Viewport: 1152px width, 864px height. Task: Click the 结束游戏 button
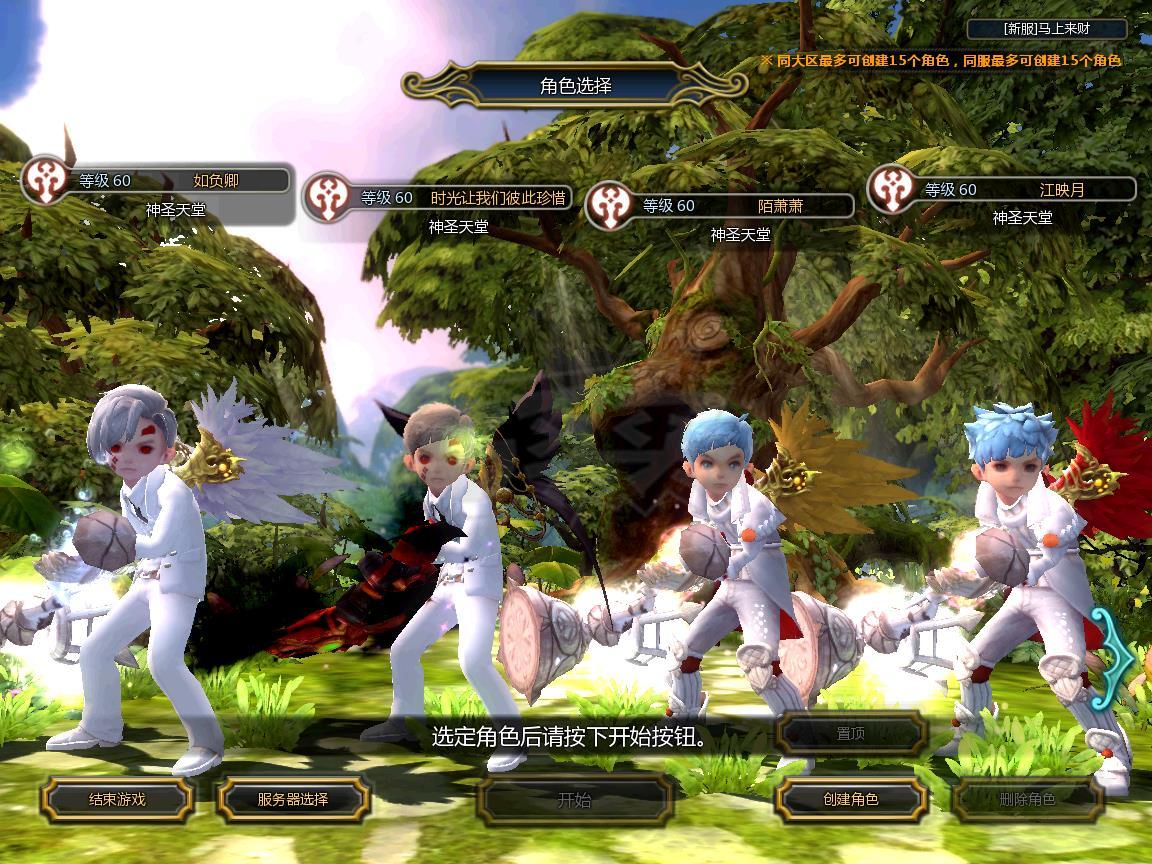117,799
